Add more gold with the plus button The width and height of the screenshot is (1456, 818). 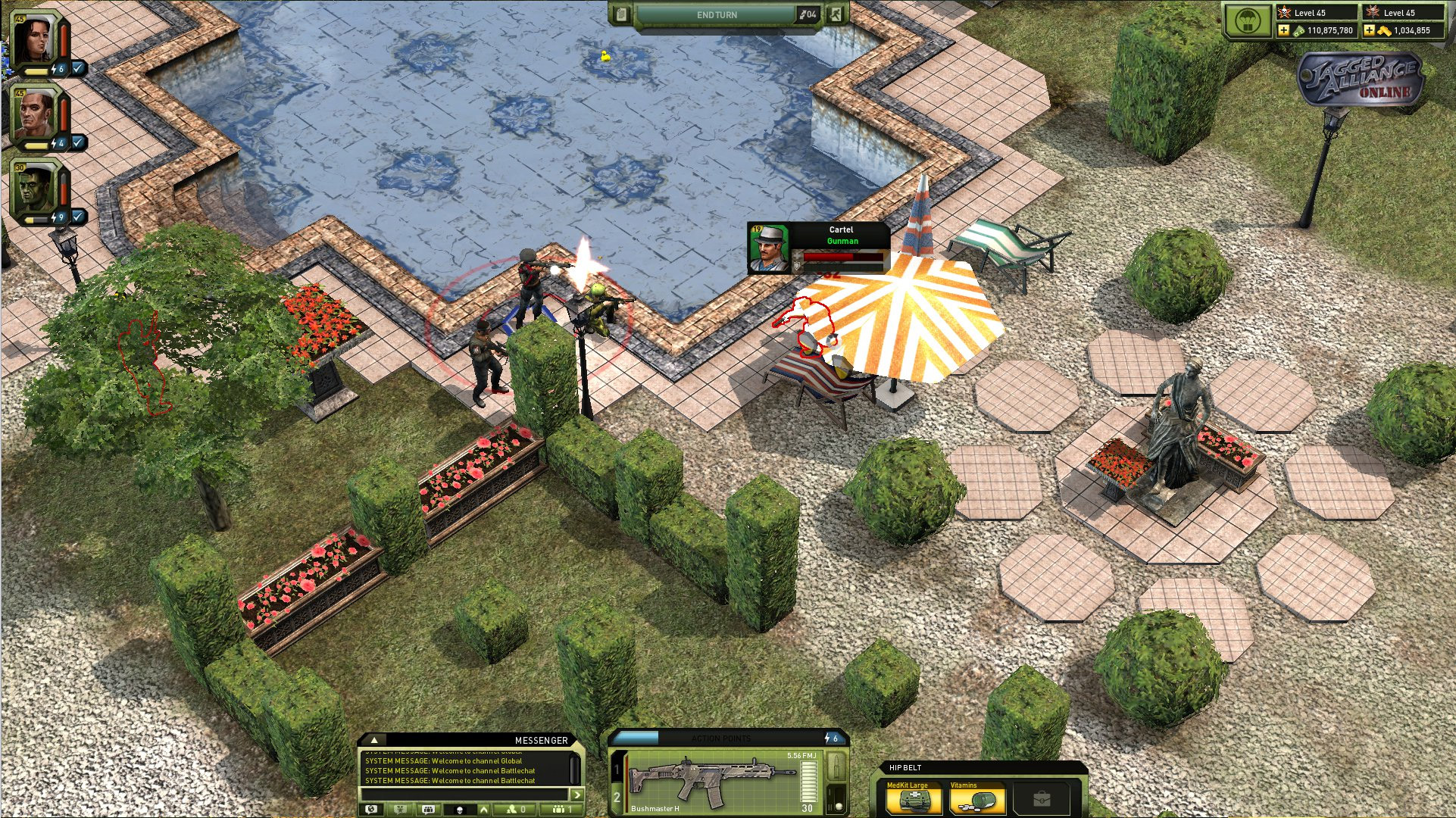1369,30
